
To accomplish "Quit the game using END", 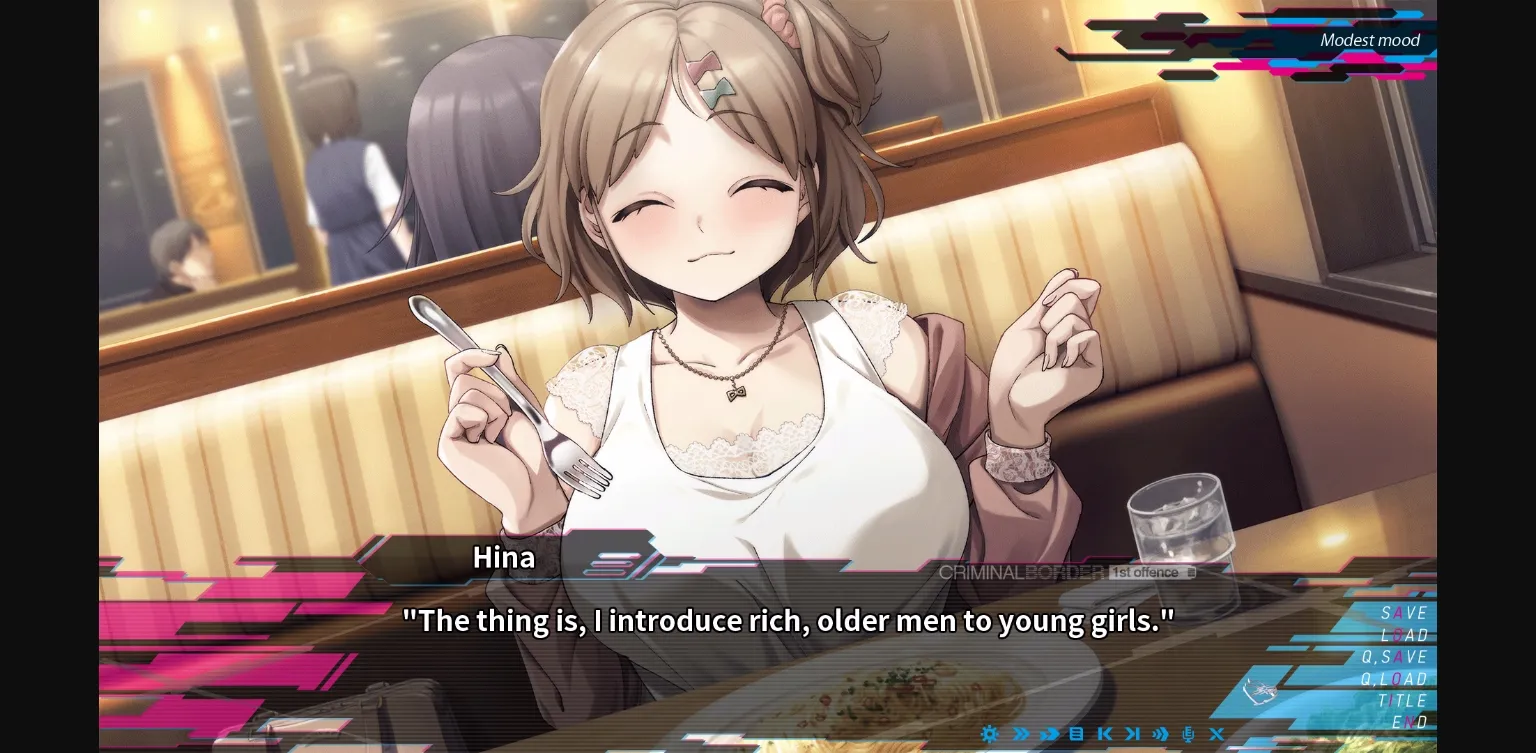I will 1406,722.
